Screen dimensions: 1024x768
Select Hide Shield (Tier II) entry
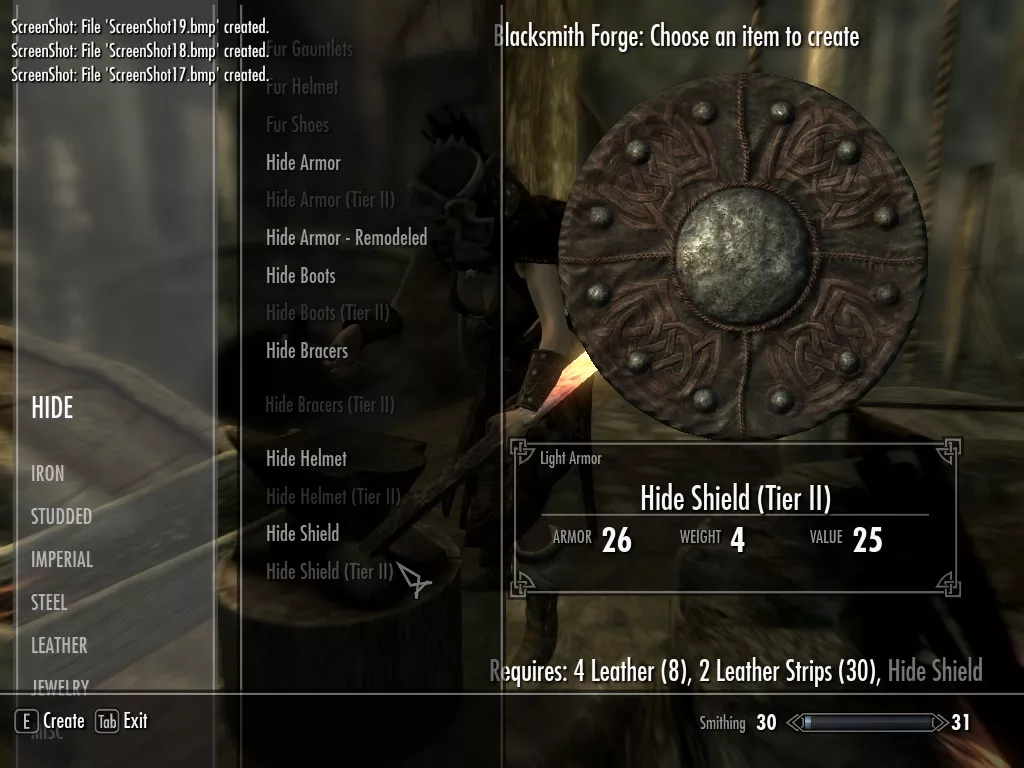click(330, 572)
